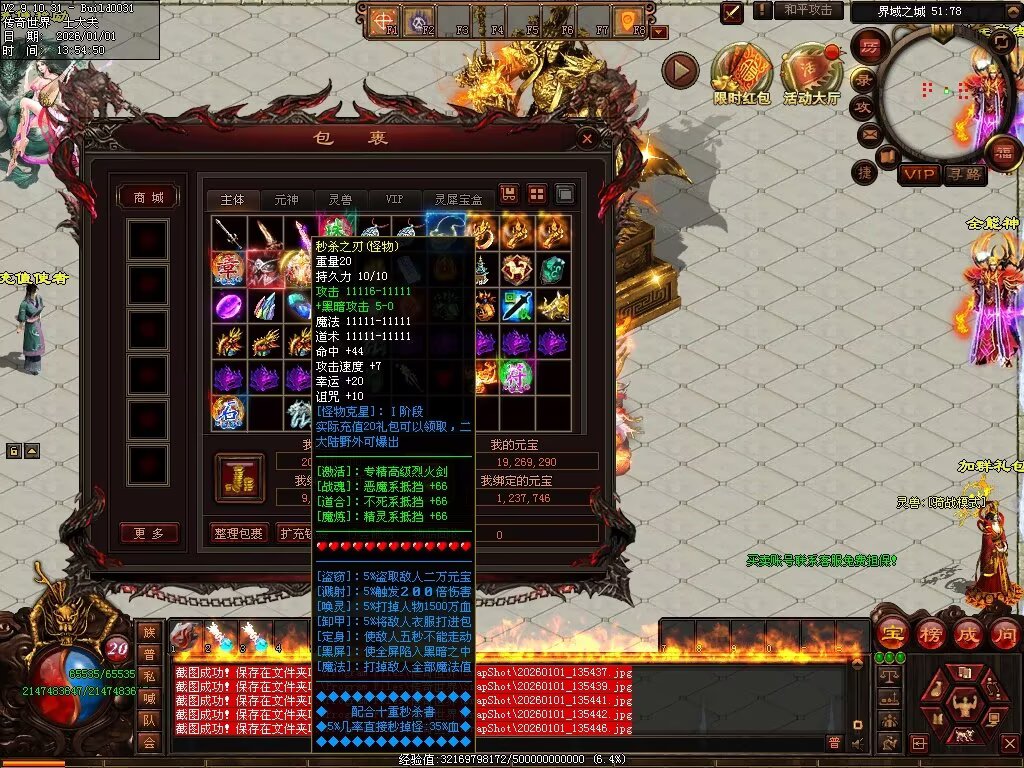Click the 整理包裹 sort button

point(238,534)
